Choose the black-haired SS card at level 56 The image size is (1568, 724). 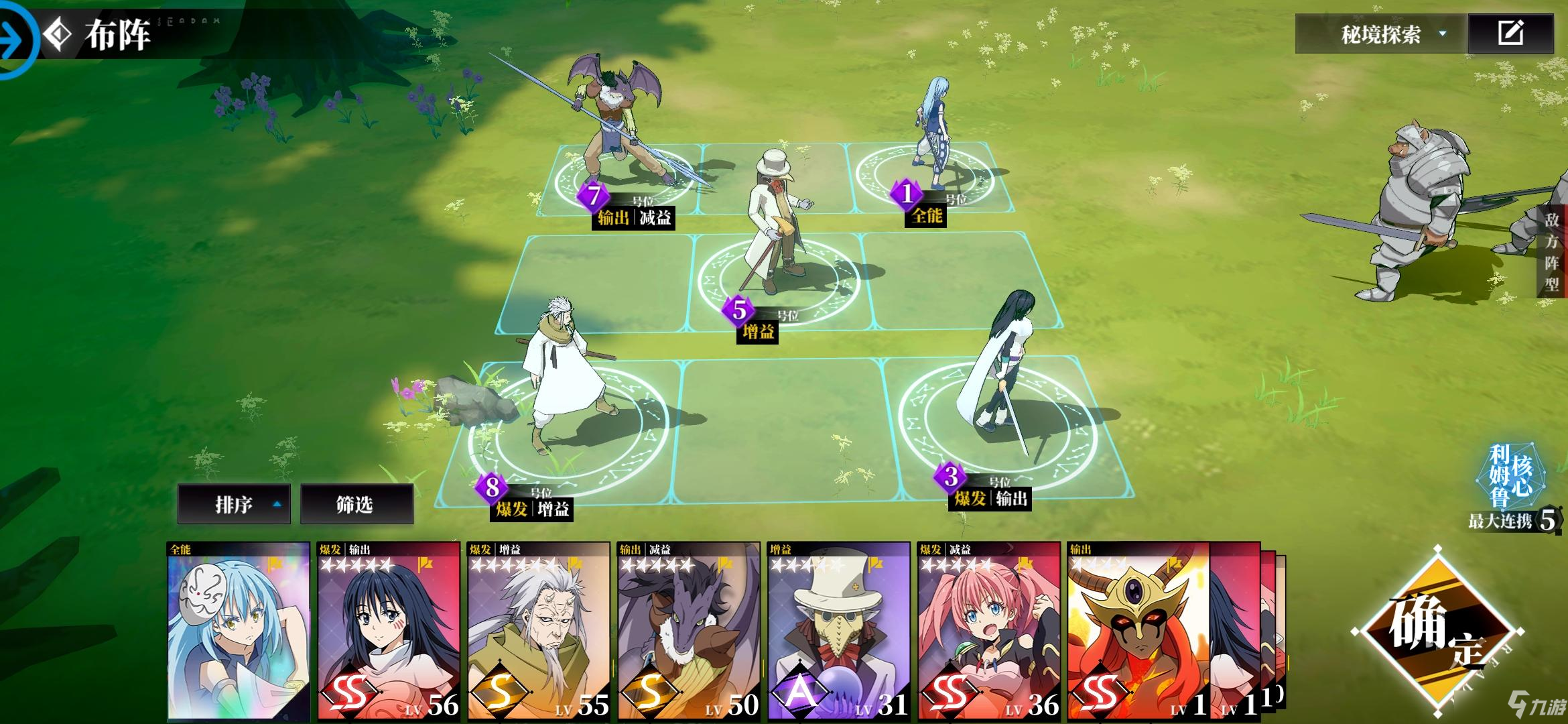point(389,630)
